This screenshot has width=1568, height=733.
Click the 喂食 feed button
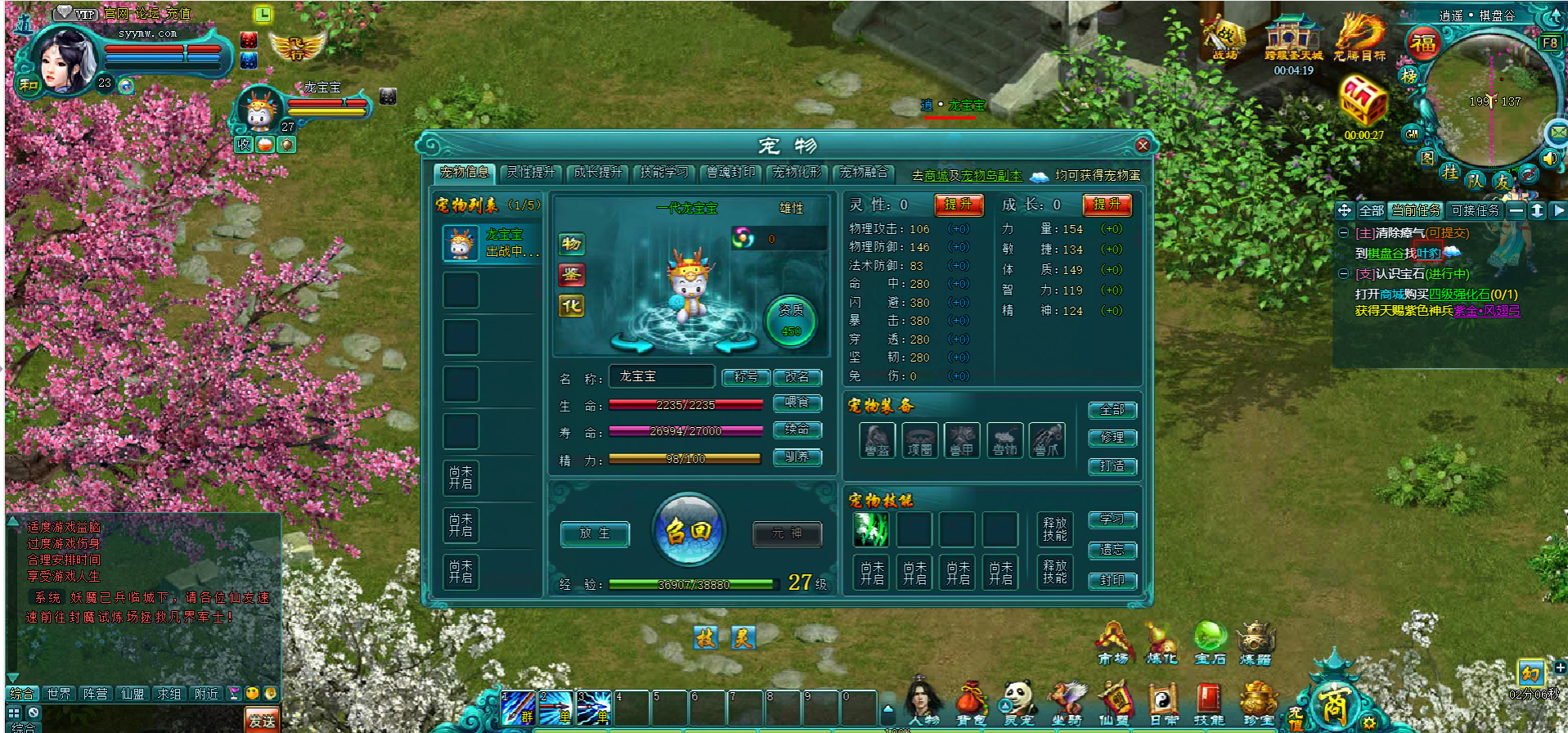click(797, 402)
